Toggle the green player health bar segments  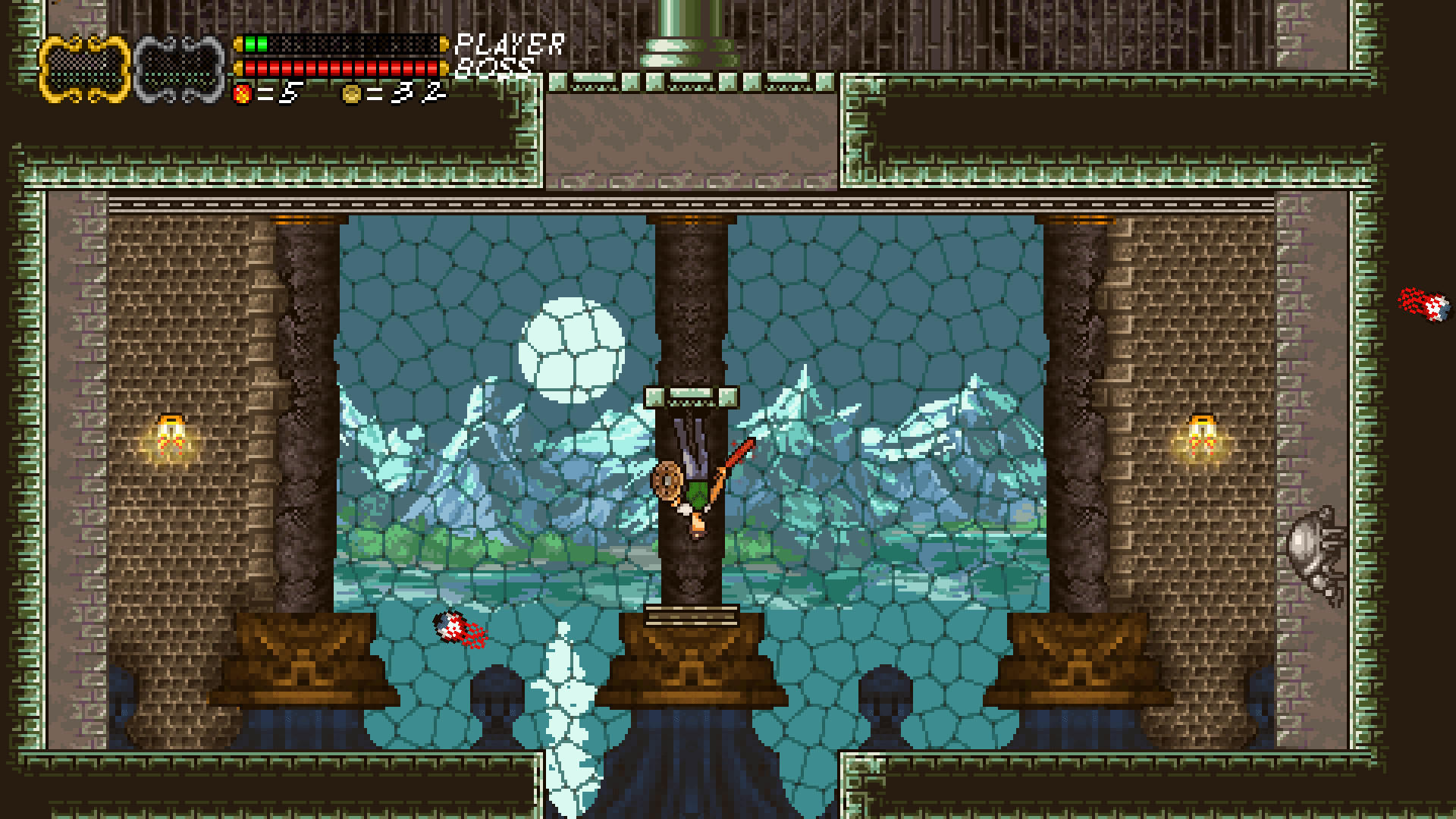(x=256, y=43)
